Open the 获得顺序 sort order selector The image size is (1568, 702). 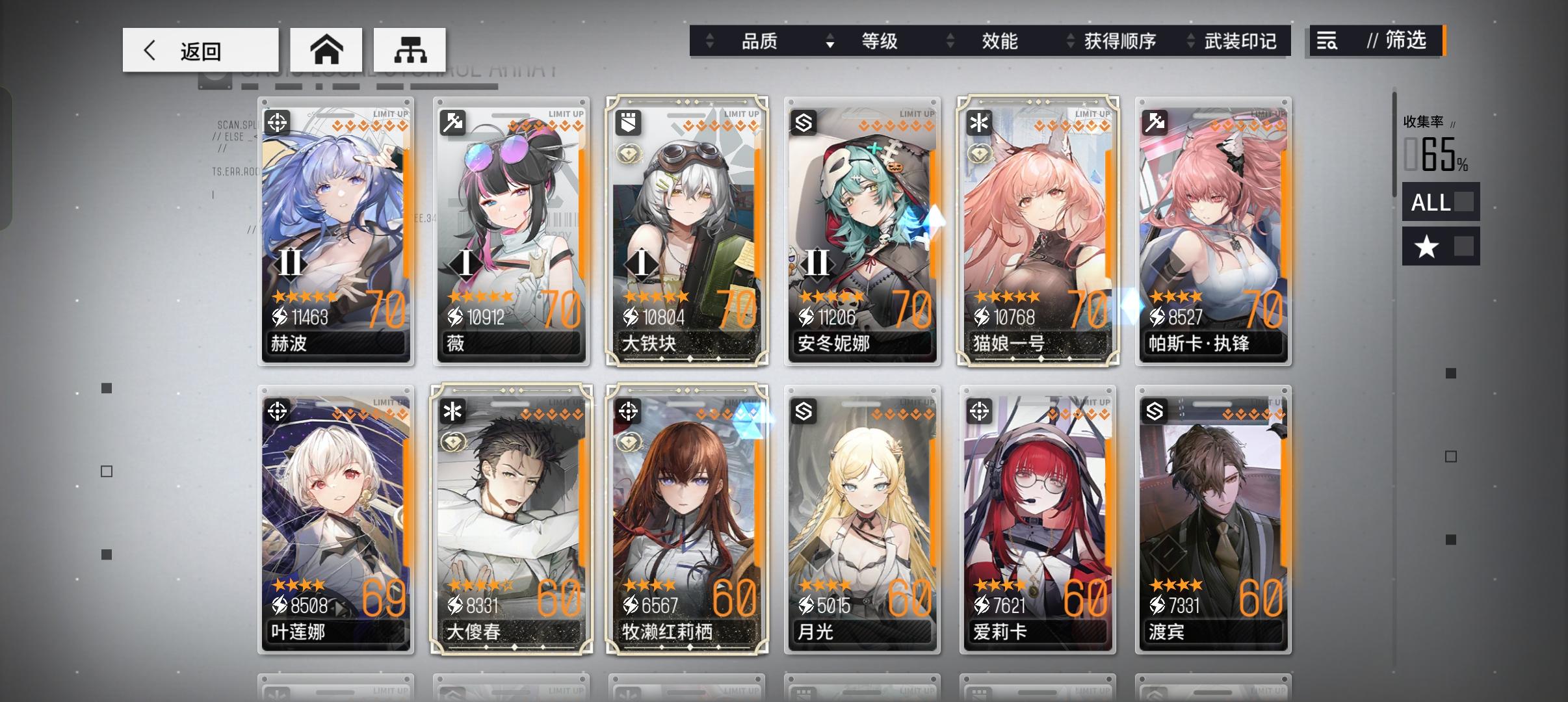click(x=1119, y=41)
